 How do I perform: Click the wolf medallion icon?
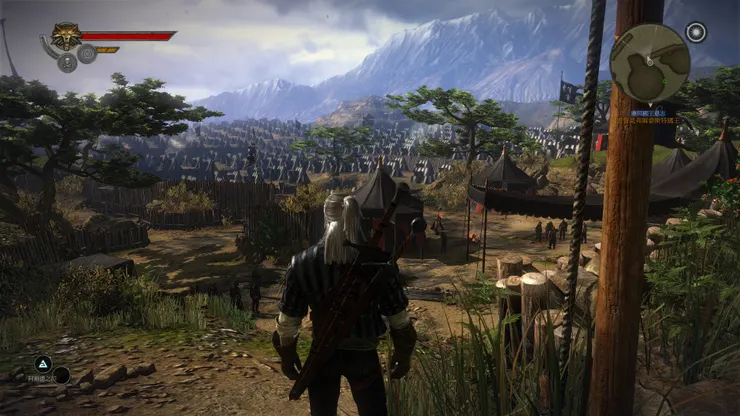point(66,37)
